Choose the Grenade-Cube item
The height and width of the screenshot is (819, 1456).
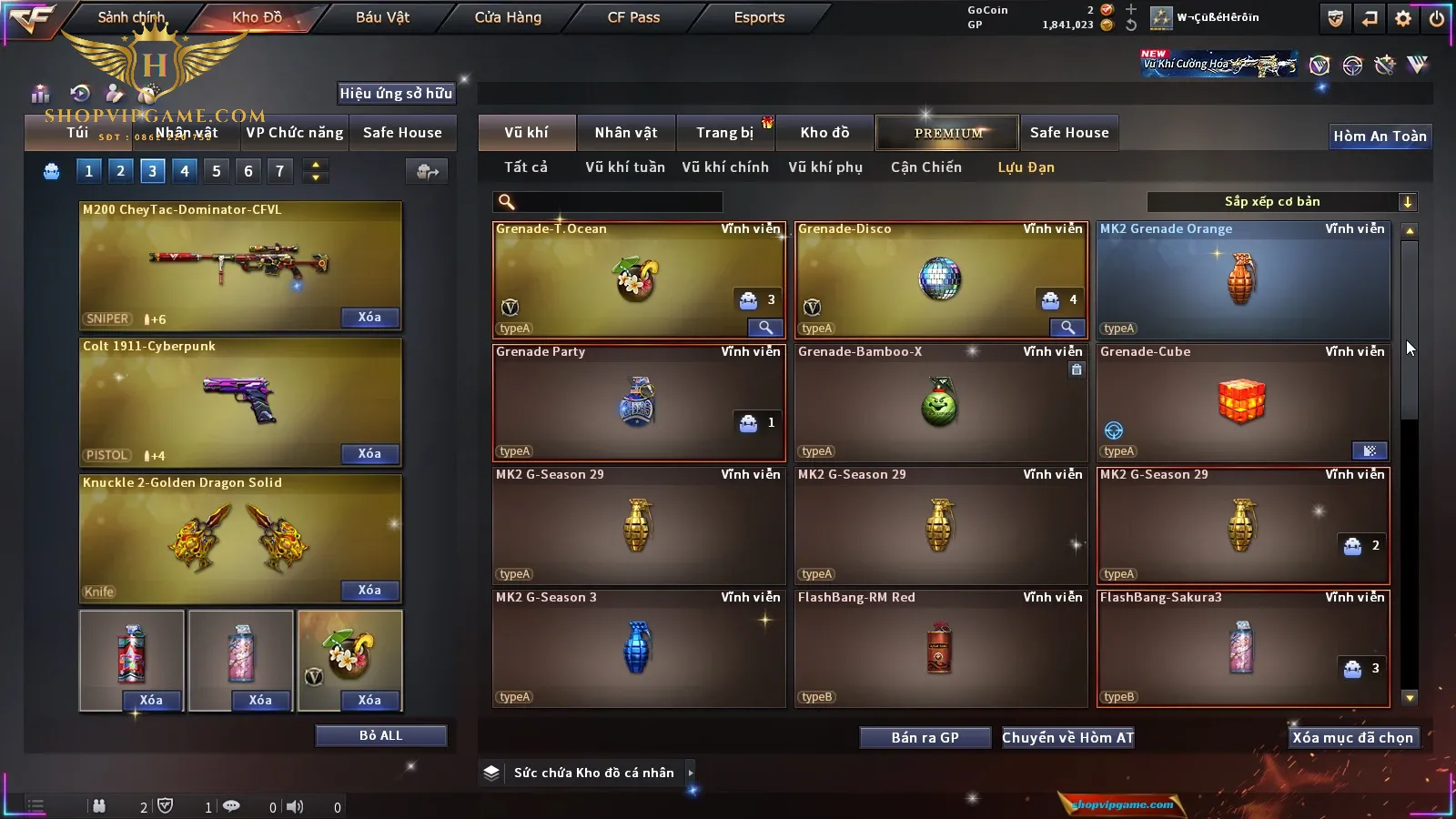(x=1242, y=403)
